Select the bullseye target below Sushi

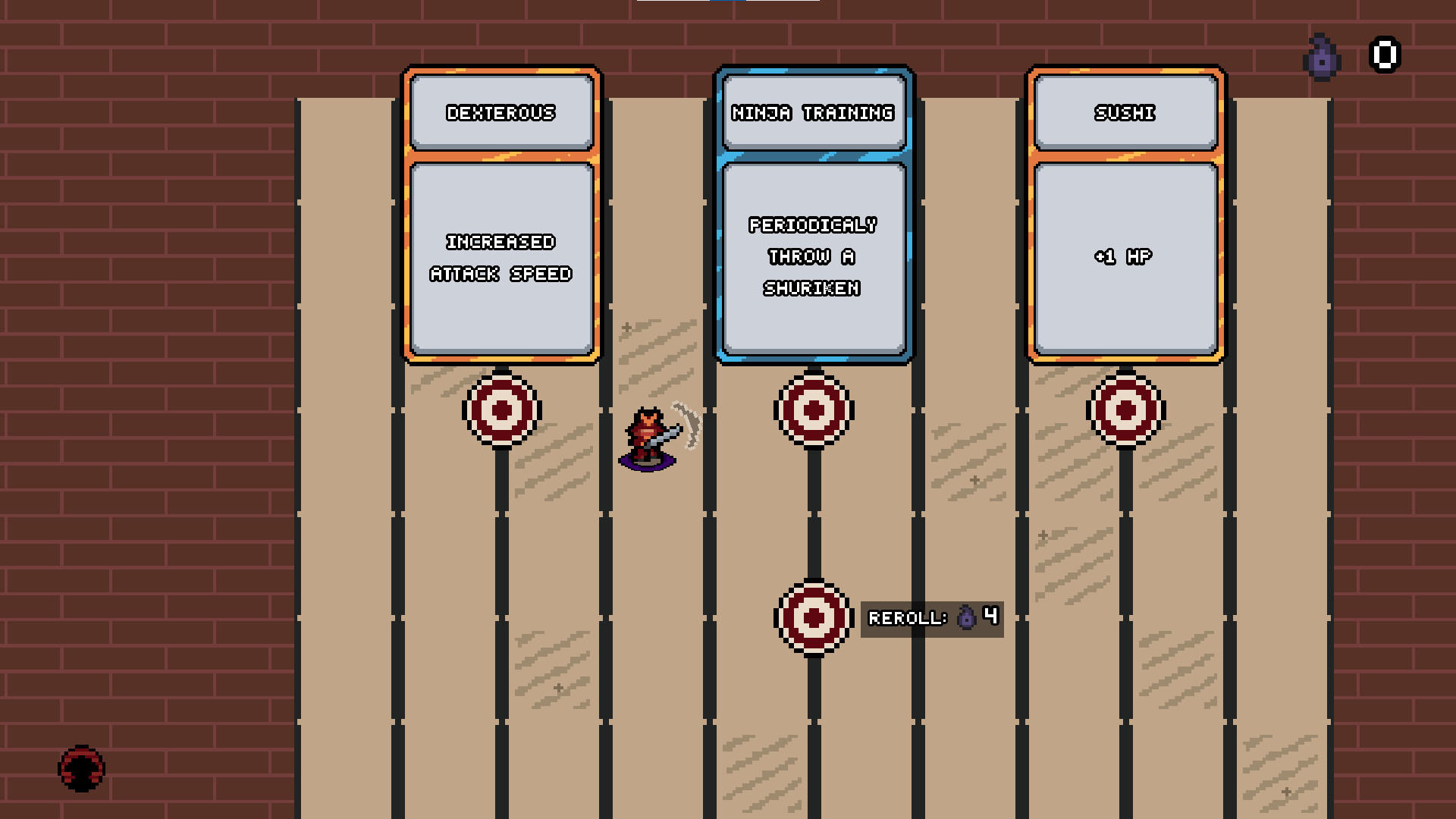pyautogui.click(x=1125, y=411)
